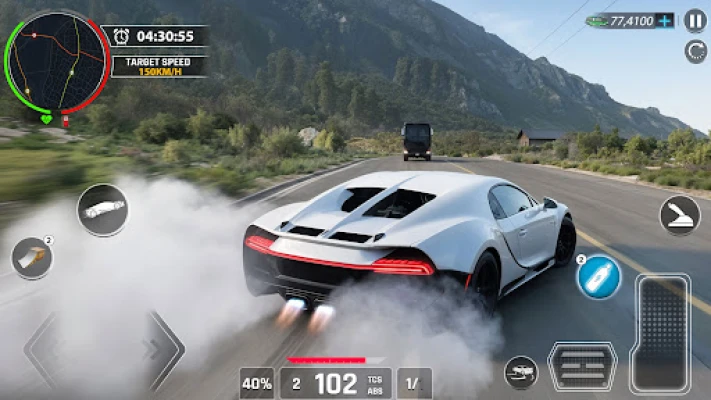Step on the tall gas pedal
Image resolution: width=711 pixels, height=400 pixels.
click(x=661, y=333)
